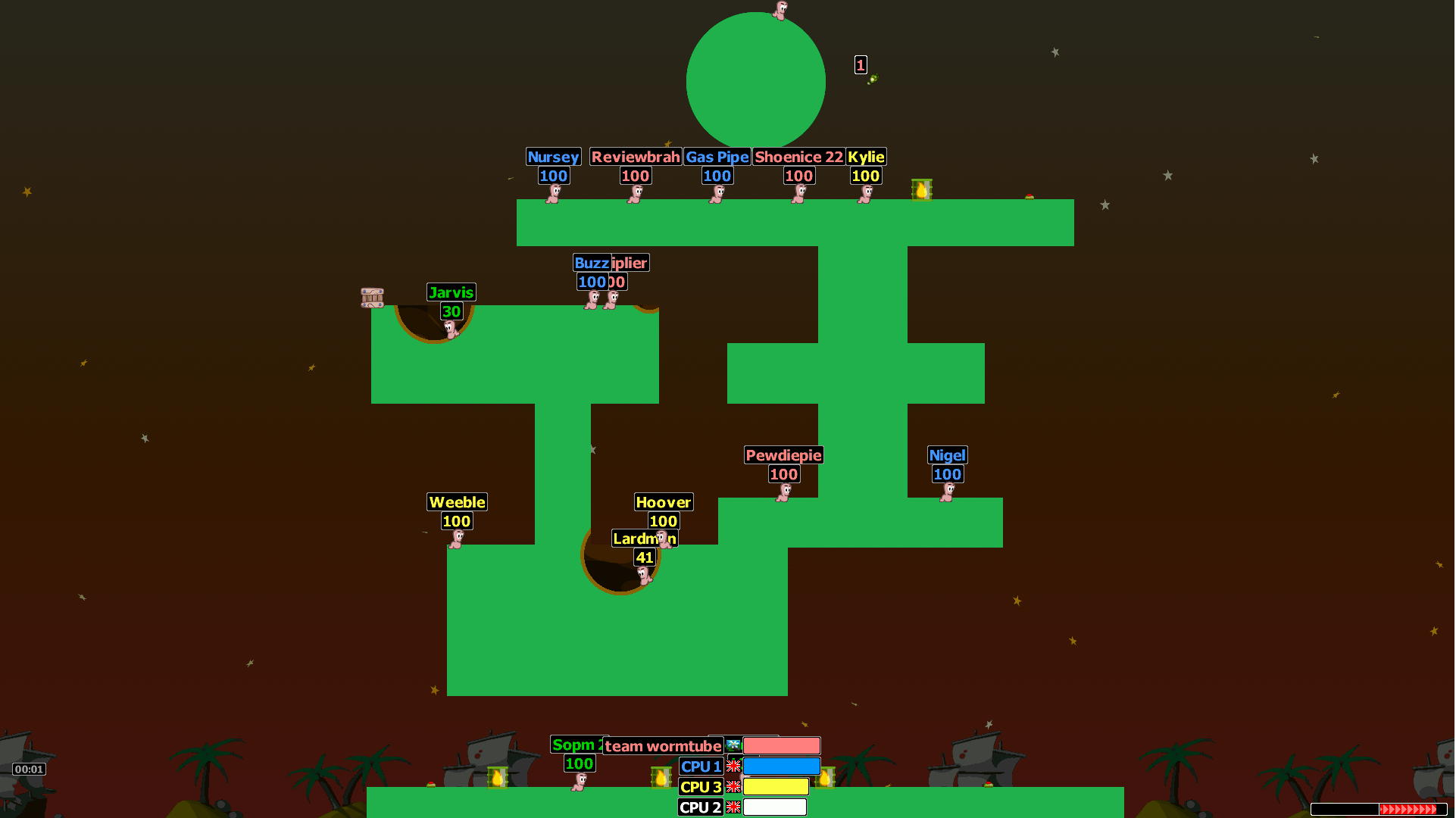Select the CPU 2 team label

[x=699, y=807]
